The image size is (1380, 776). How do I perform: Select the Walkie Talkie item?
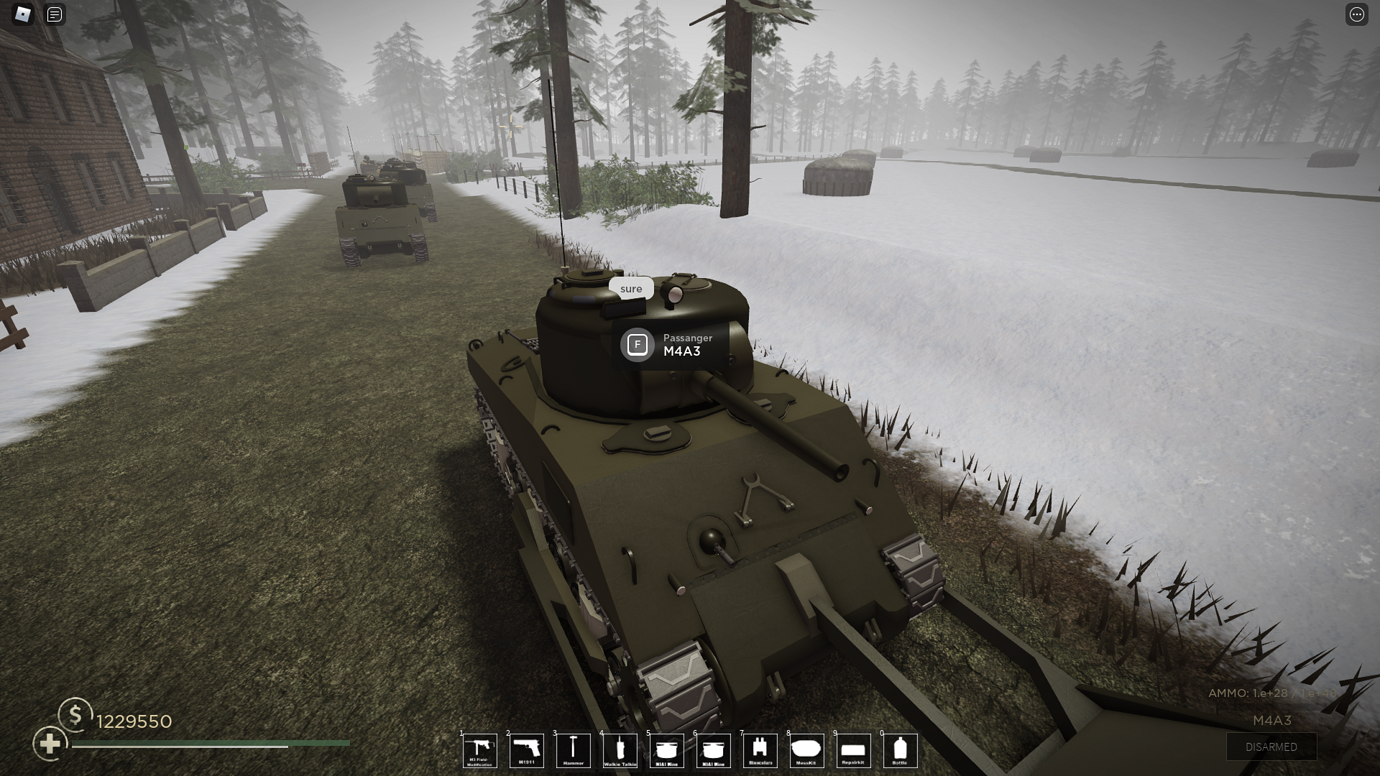coord(620,750)
